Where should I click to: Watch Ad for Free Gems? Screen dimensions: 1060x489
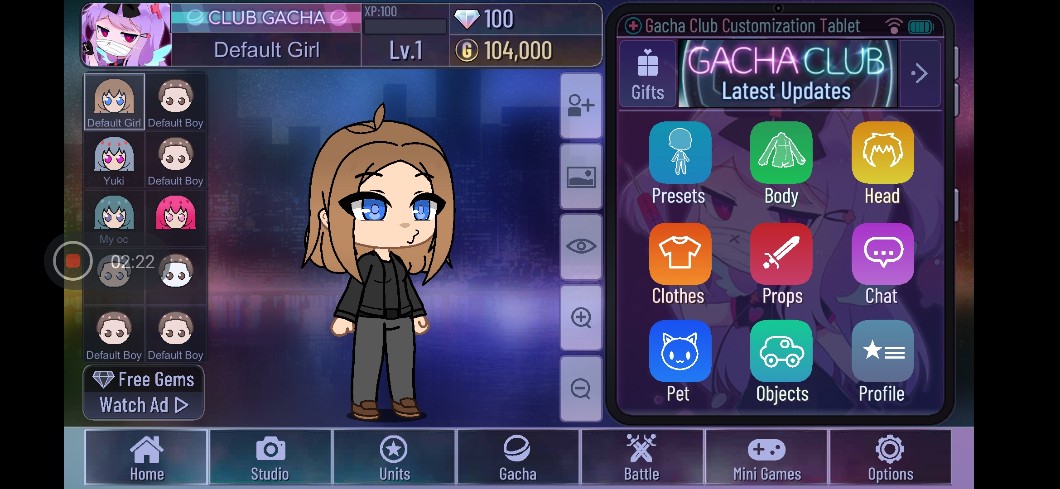[x=144, y=393]
